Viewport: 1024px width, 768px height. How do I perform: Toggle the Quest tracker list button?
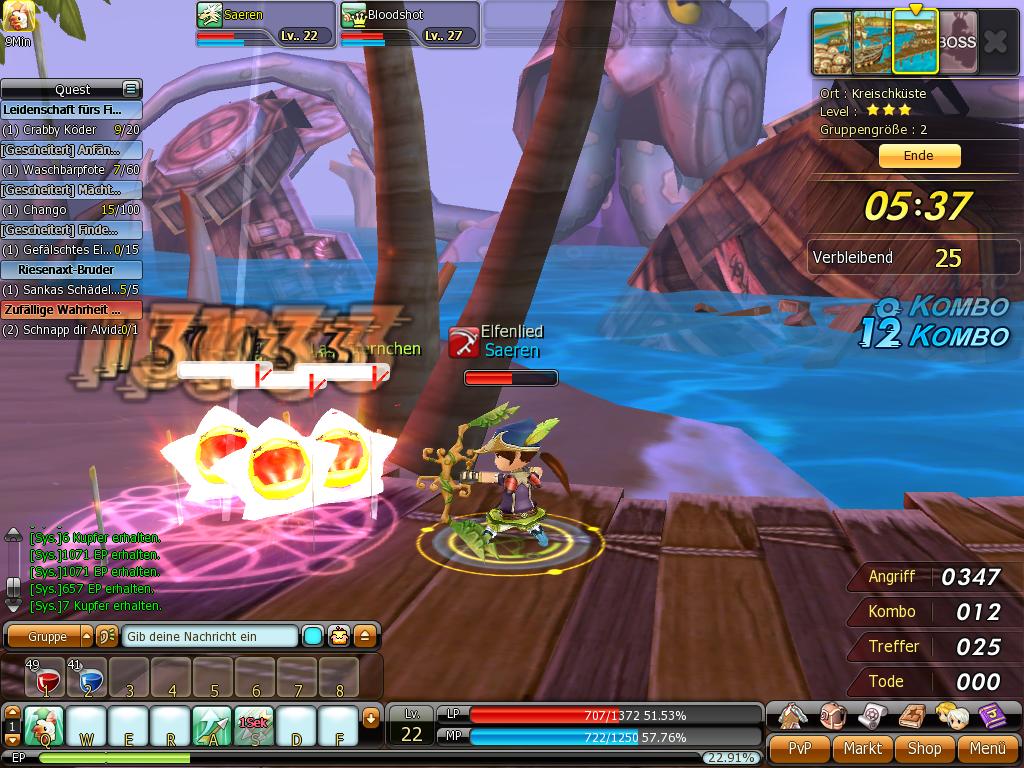(130, 89)
